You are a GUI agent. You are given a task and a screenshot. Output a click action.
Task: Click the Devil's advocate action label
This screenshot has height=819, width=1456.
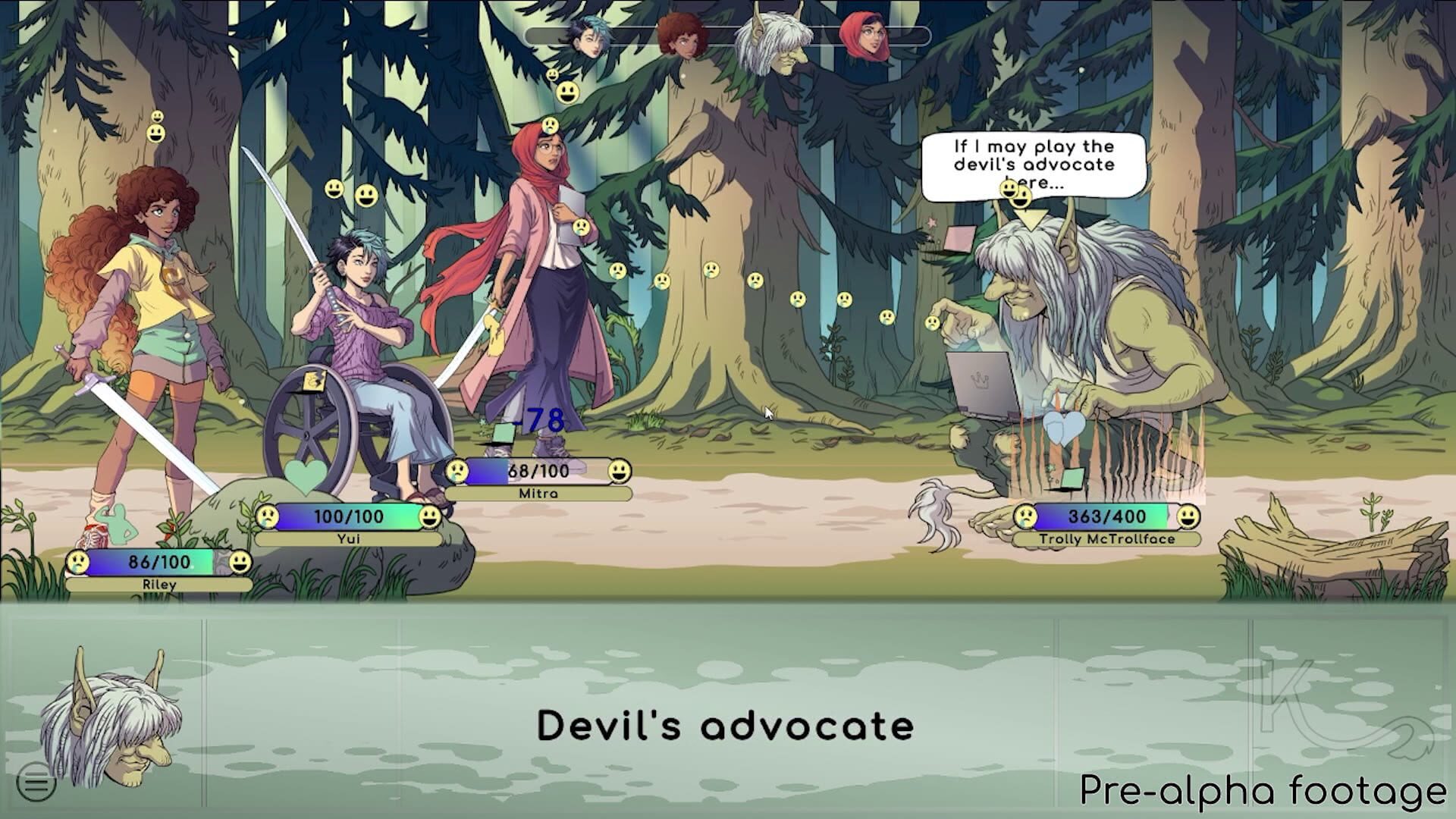(726, 725)
